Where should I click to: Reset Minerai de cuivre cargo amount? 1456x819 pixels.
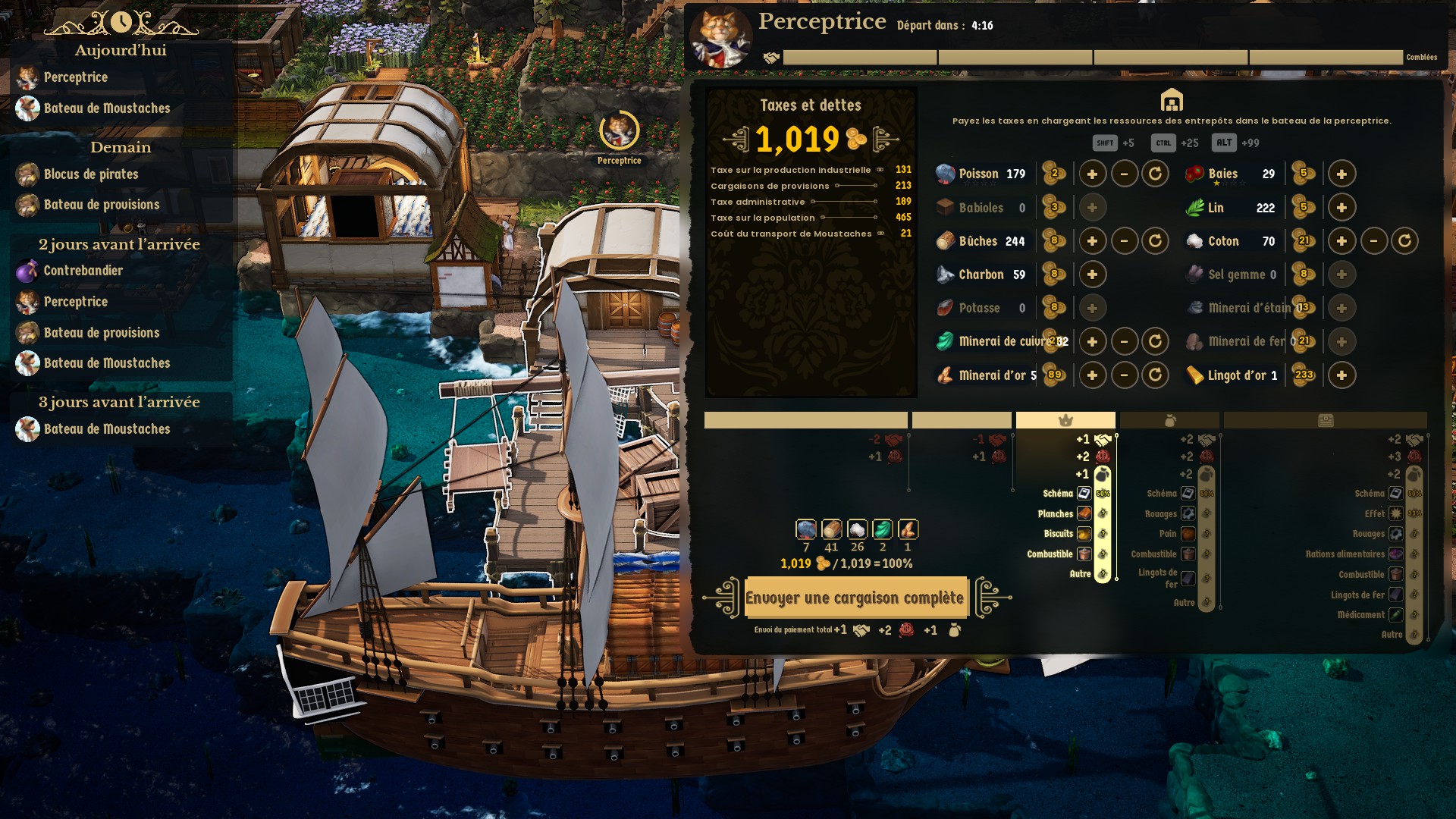click(1155, 341)
